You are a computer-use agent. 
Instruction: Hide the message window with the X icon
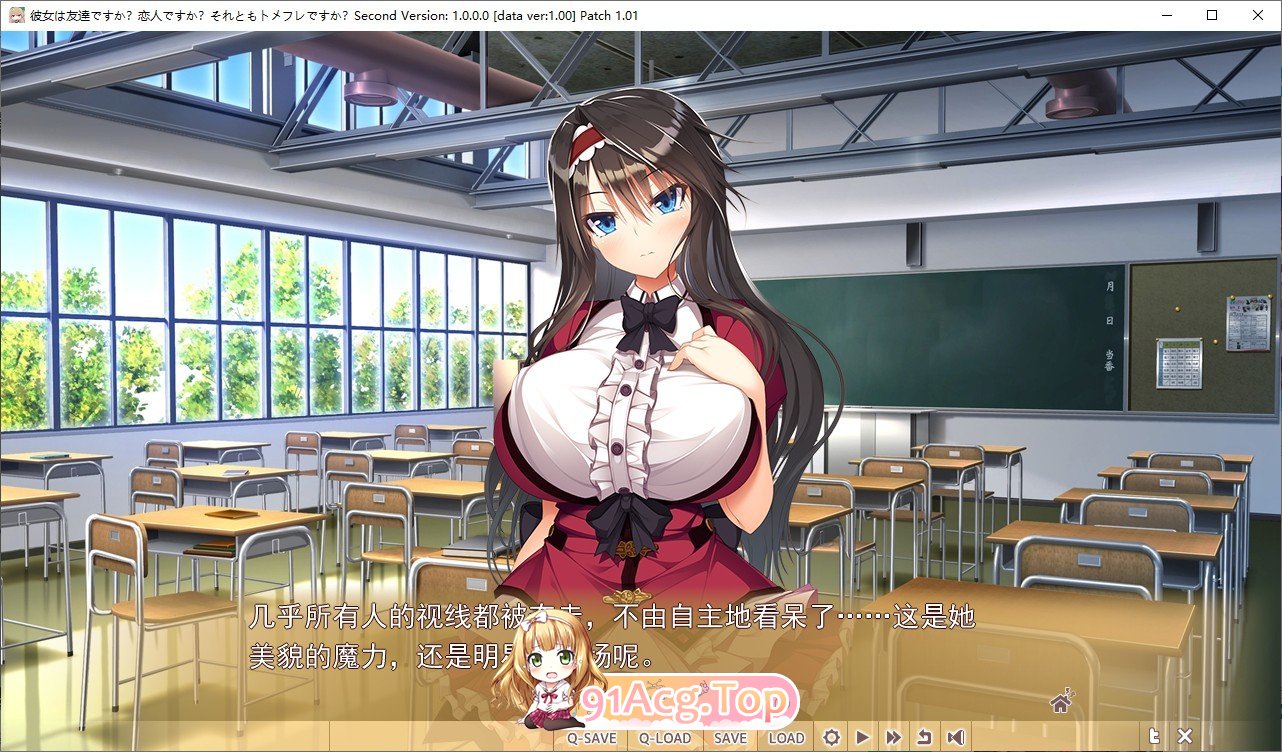pos(1184,735)
